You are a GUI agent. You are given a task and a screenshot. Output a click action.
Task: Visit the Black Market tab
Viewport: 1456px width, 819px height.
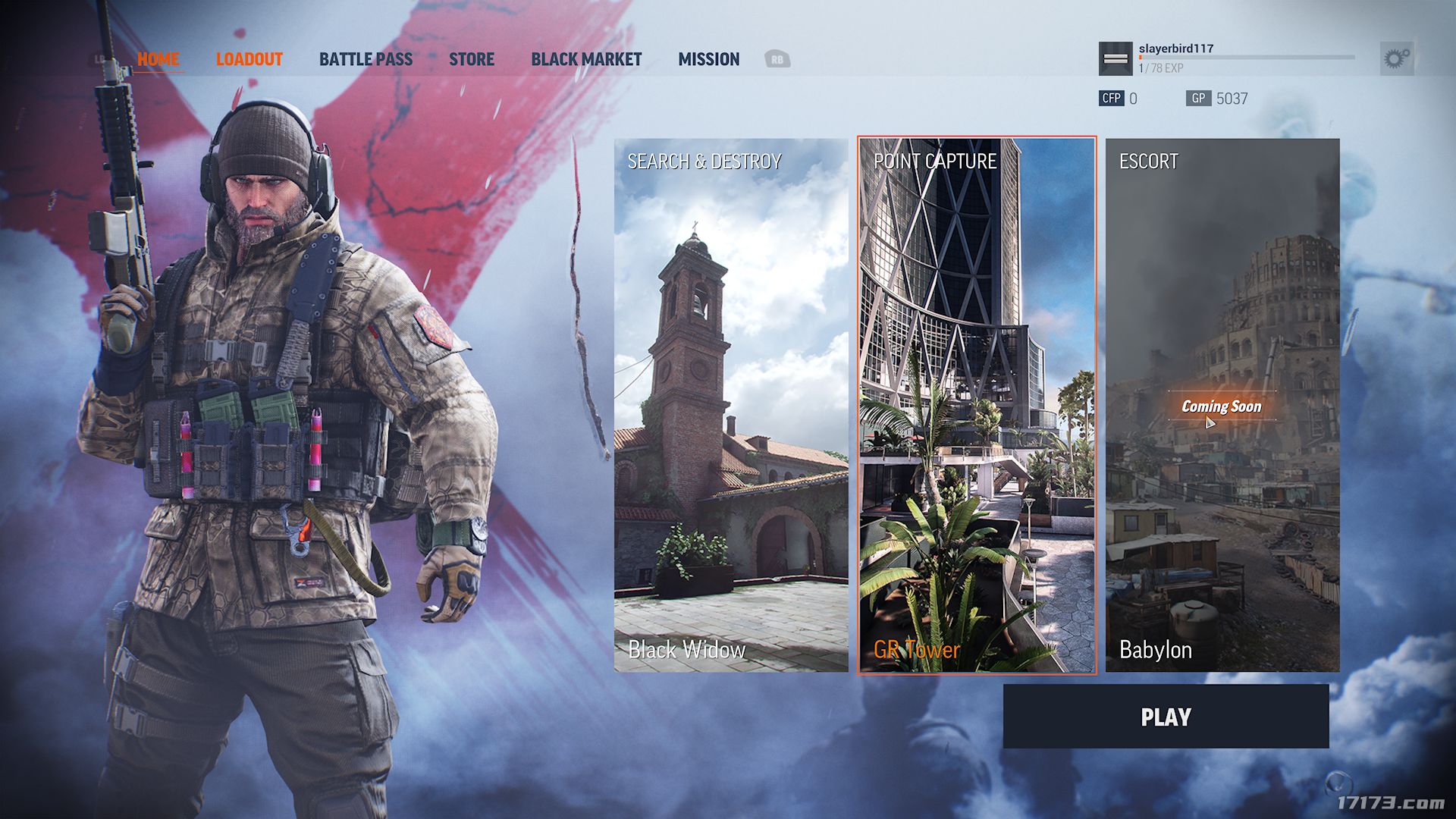(586, 59)
